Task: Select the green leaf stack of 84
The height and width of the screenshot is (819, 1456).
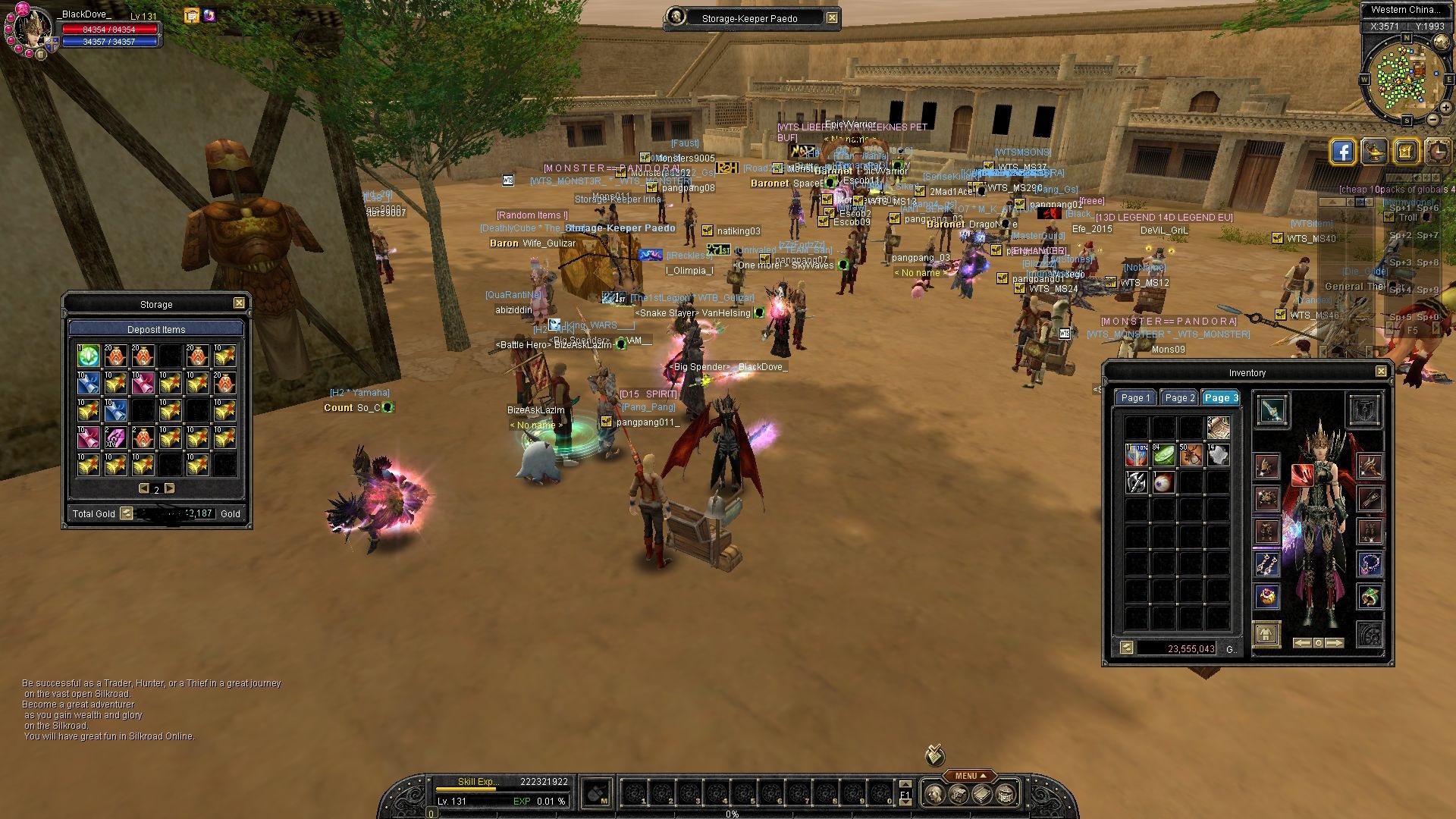Action: 1163,455
